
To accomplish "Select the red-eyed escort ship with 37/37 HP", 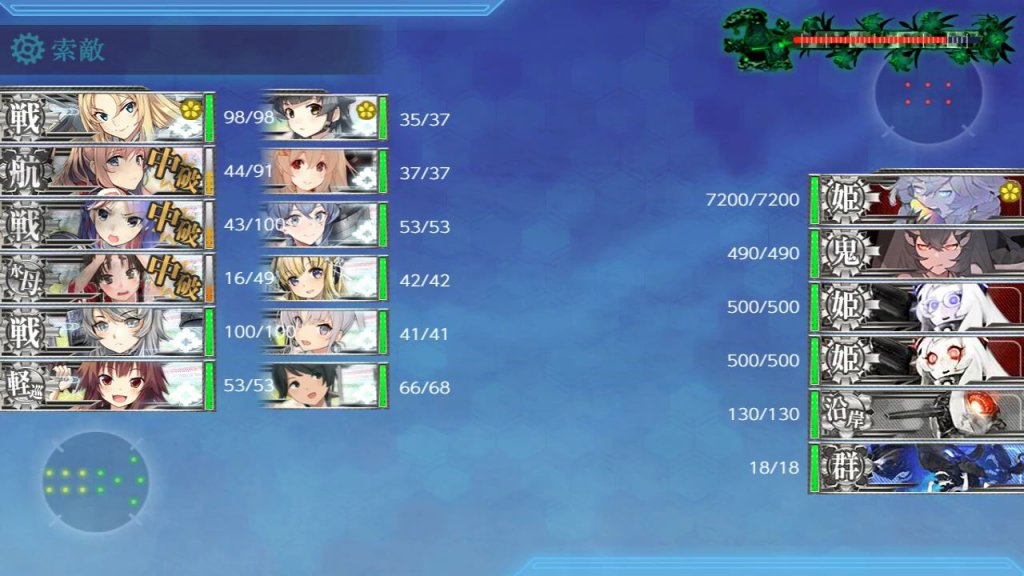I will (x=324, y=171).
